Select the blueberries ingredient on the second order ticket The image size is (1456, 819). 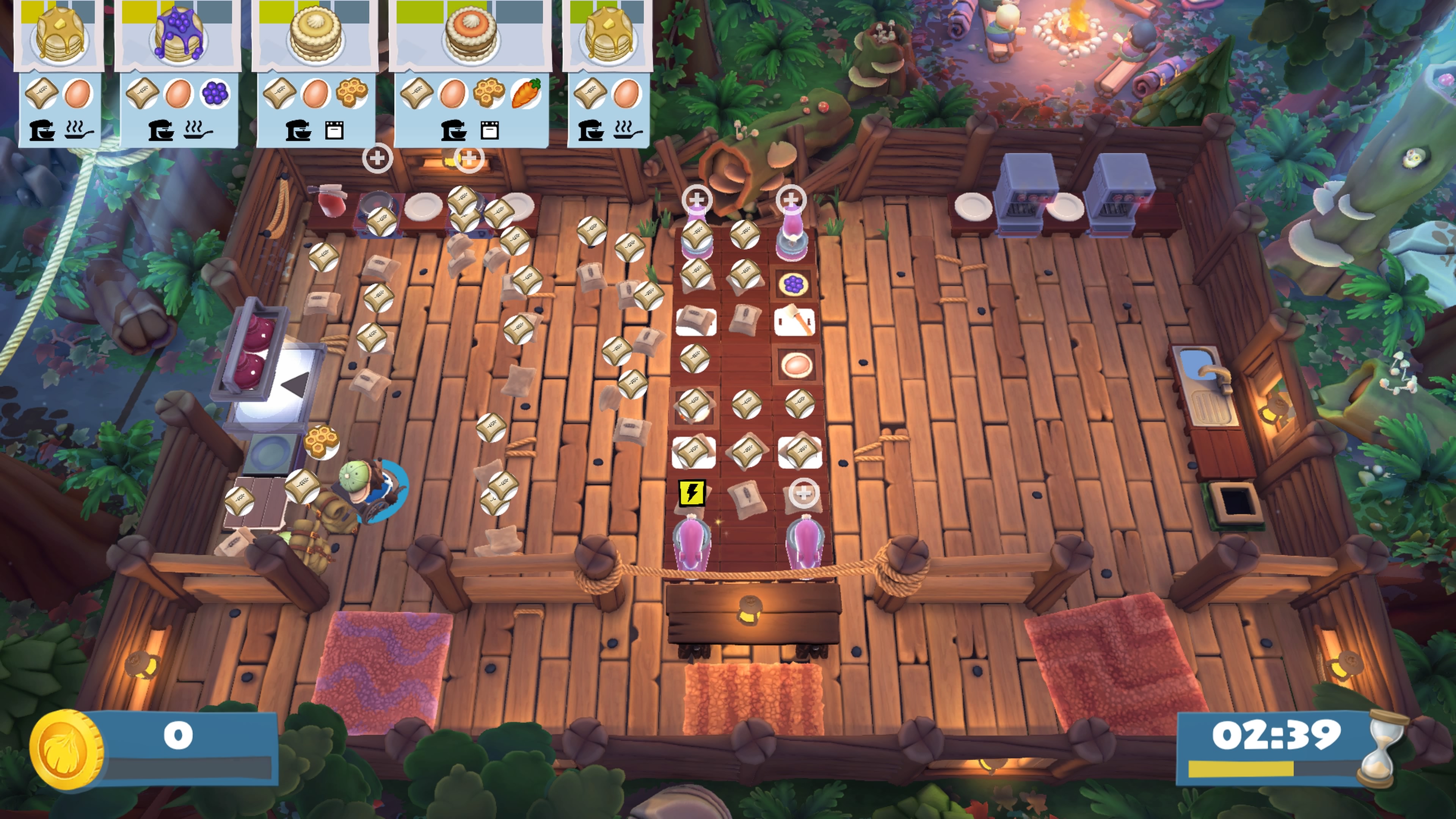point(215,93)
